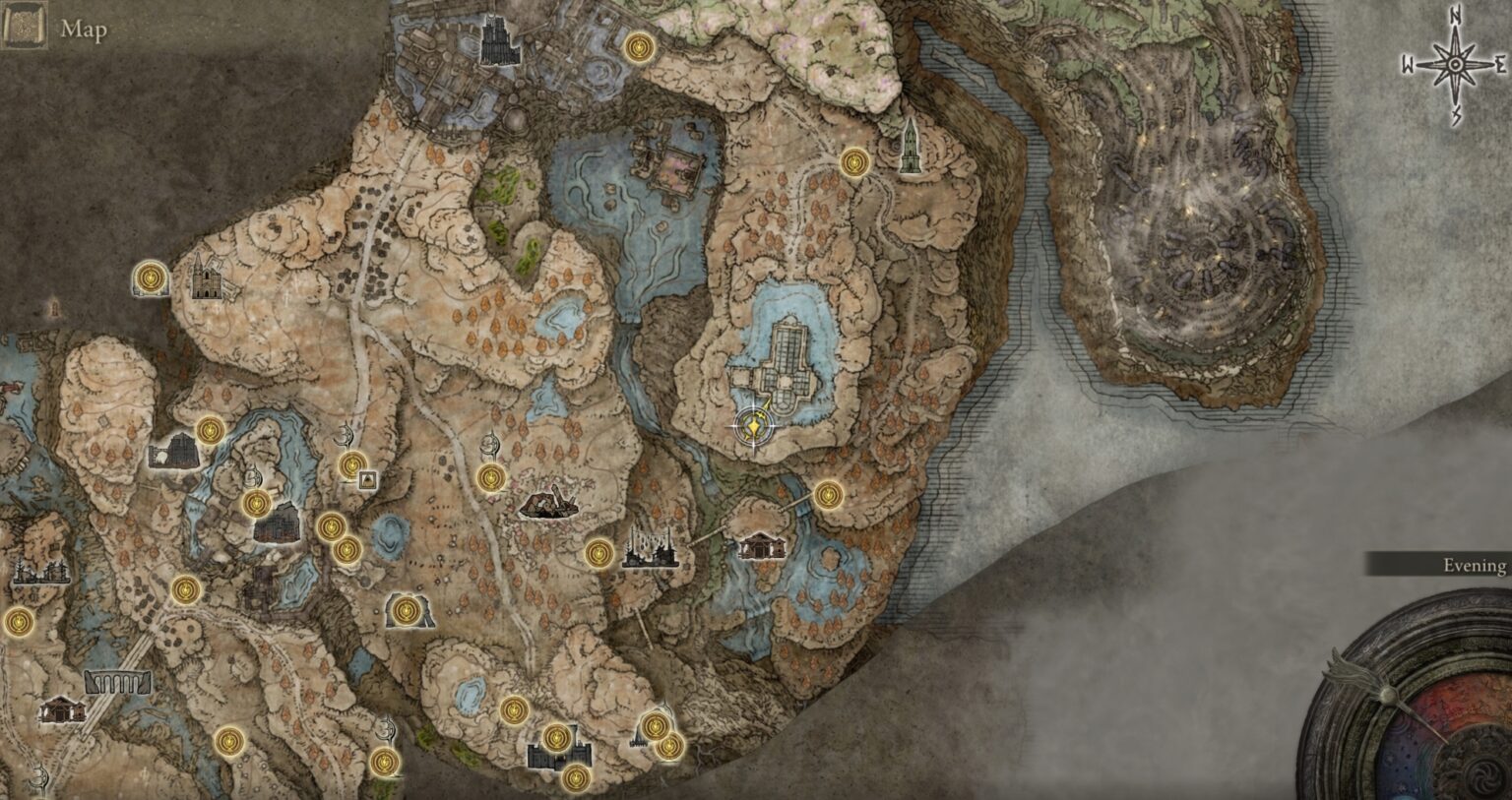Toggle the small shack marker east of the legacy dungeon
The image size is (1512, 800).
[x=761, y=544]
